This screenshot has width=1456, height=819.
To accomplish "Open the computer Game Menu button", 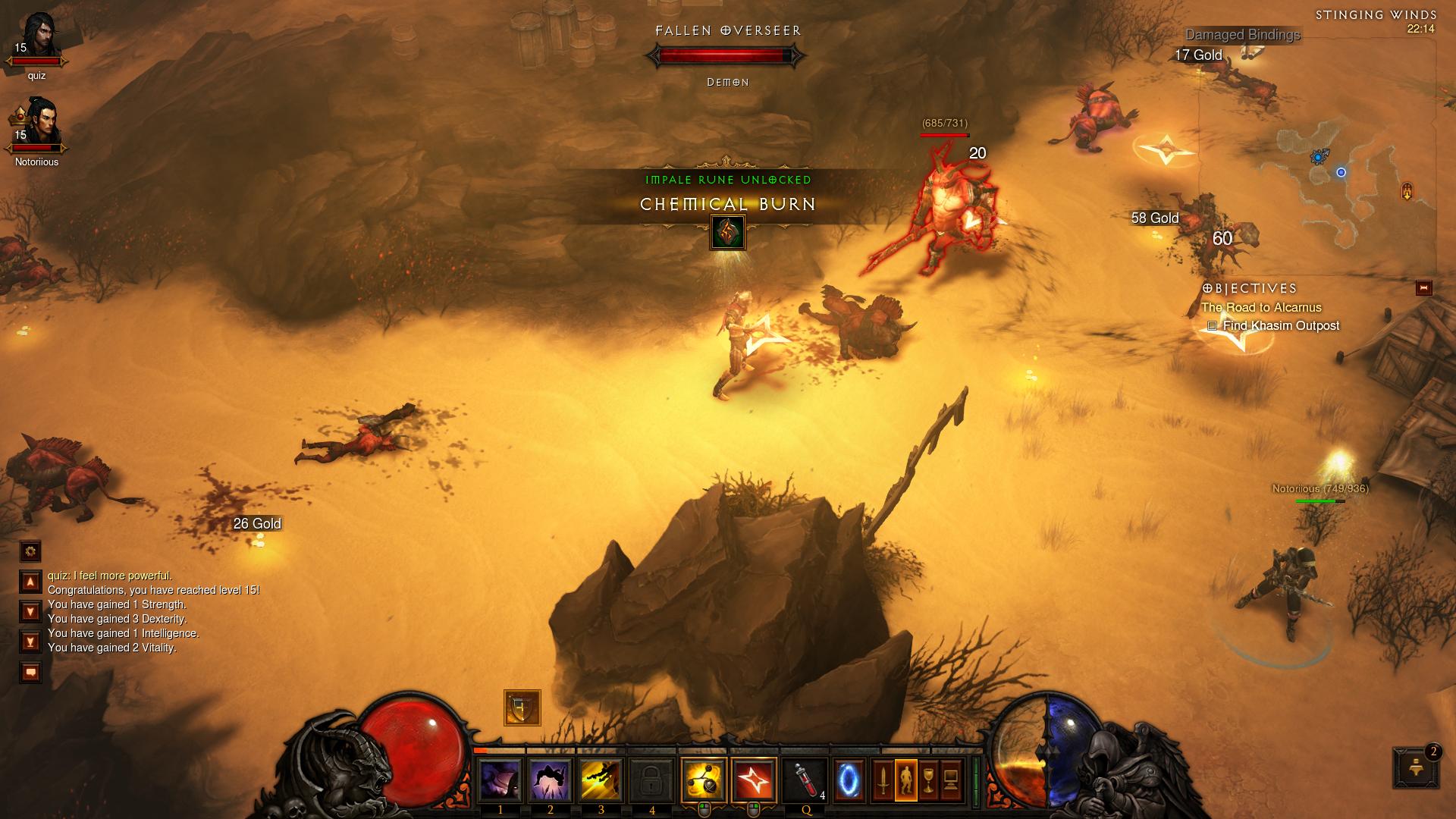I will pos(951,780).
